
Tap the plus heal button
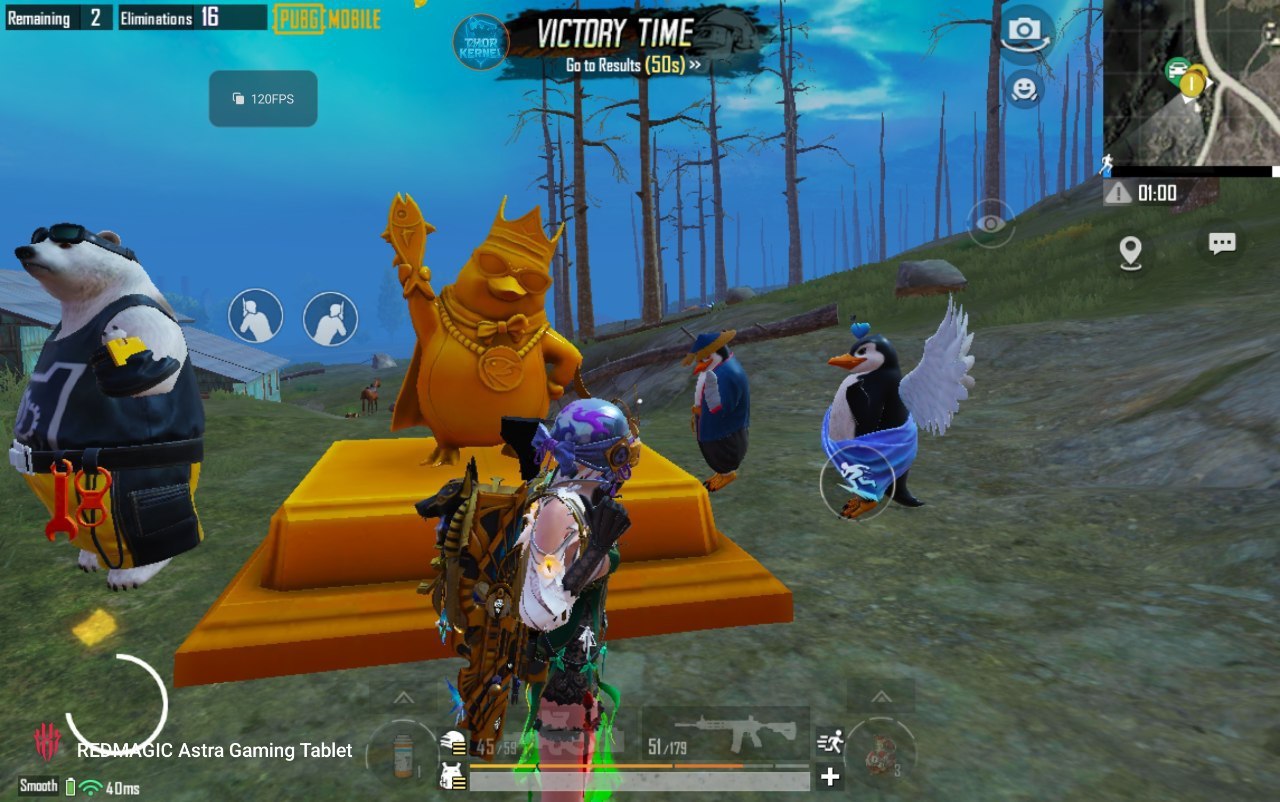(x=829, y=777)
